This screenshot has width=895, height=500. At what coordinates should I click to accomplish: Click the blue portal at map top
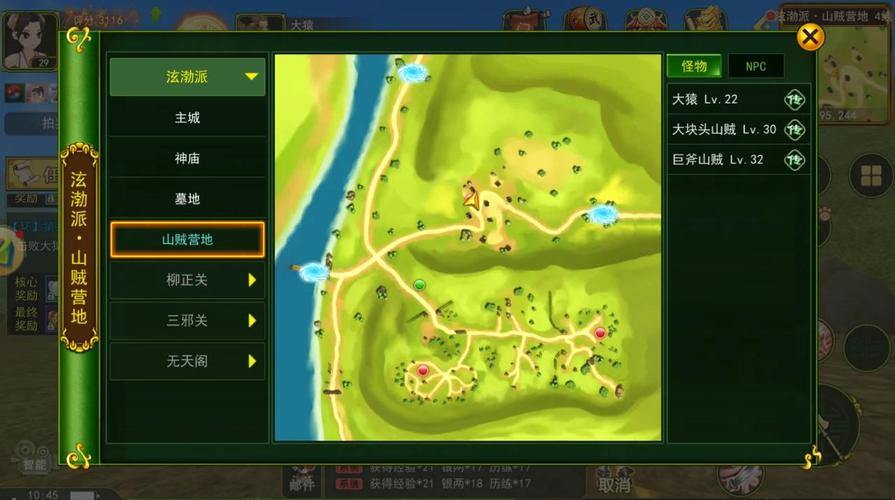(412, 72)
